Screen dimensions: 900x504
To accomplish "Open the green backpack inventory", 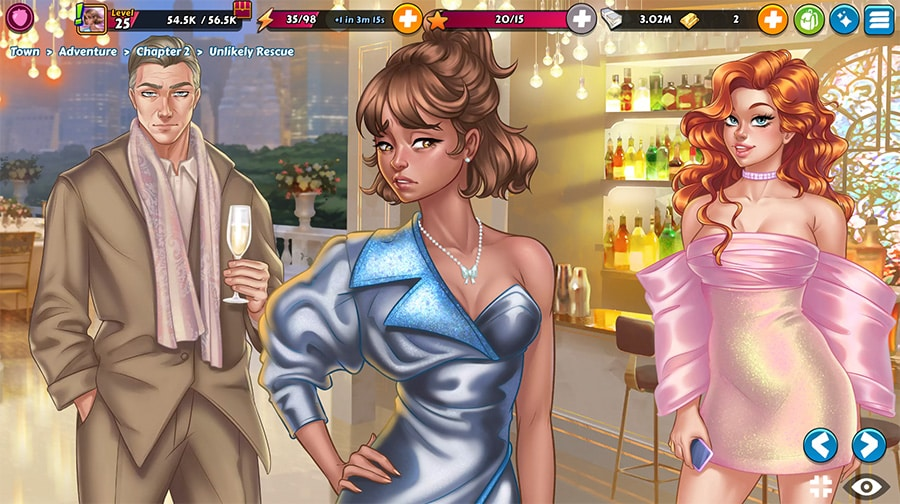I will pyautogui.click(x=809, y=18).
